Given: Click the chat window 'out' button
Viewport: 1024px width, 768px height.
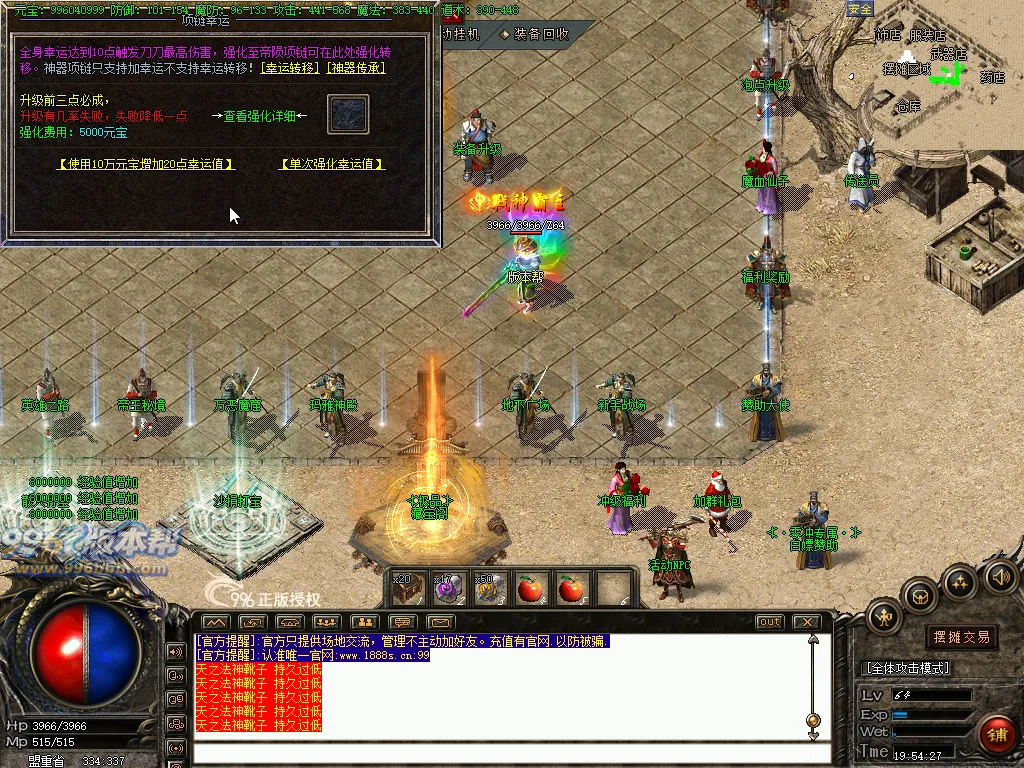Looking at the screenshot, I should pos(769,622).
